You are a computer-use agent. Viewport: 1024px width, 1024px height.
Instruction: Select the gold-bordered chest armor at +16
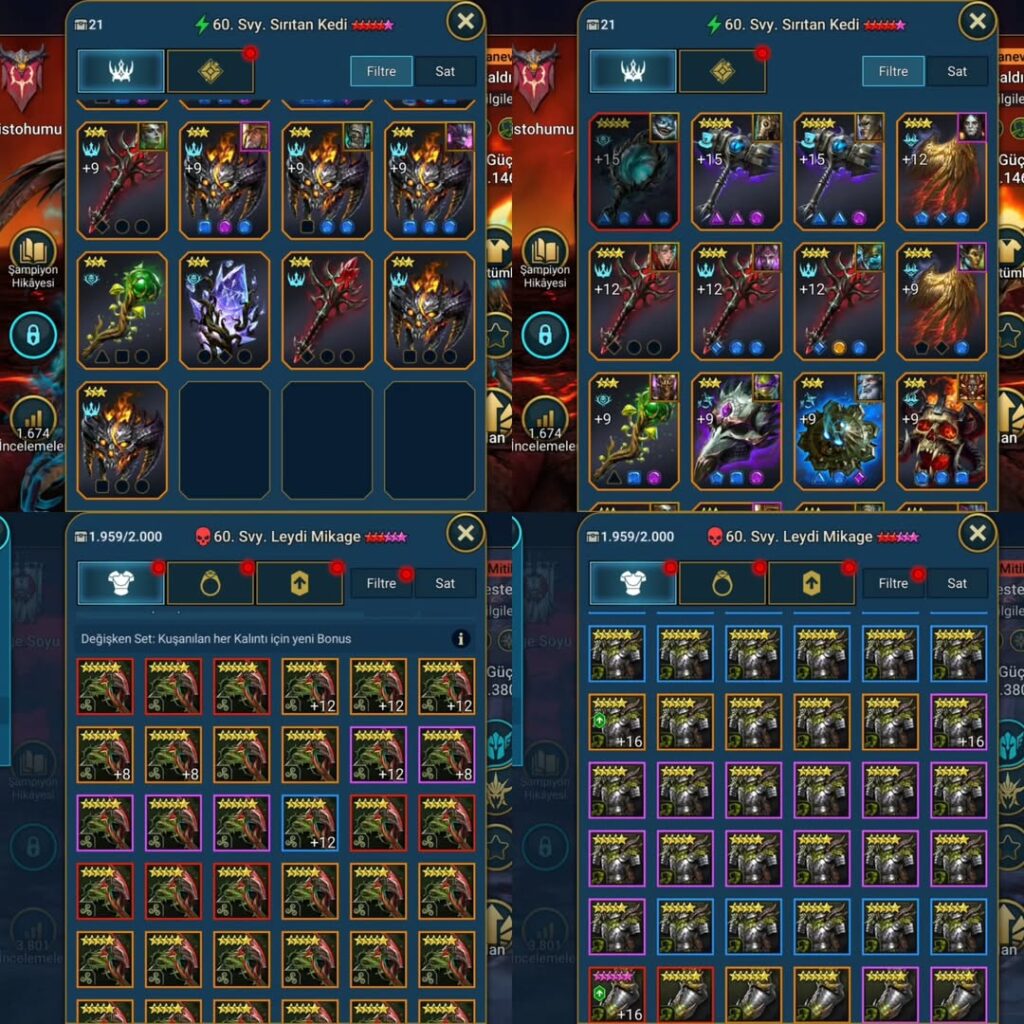point(616,722)
